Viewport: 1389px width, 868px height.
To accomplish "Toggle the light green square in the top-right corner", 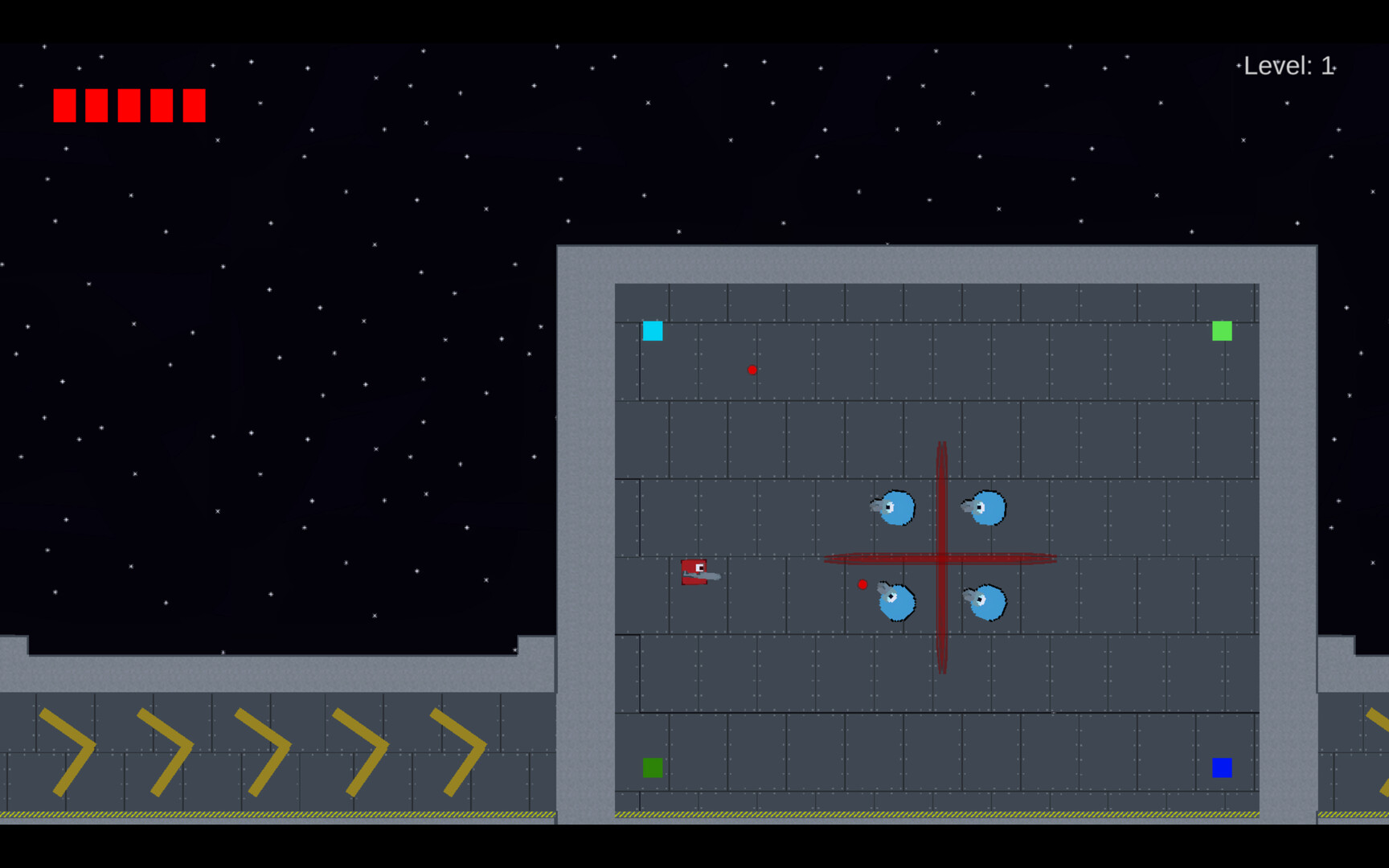I will click(1223, 331).
